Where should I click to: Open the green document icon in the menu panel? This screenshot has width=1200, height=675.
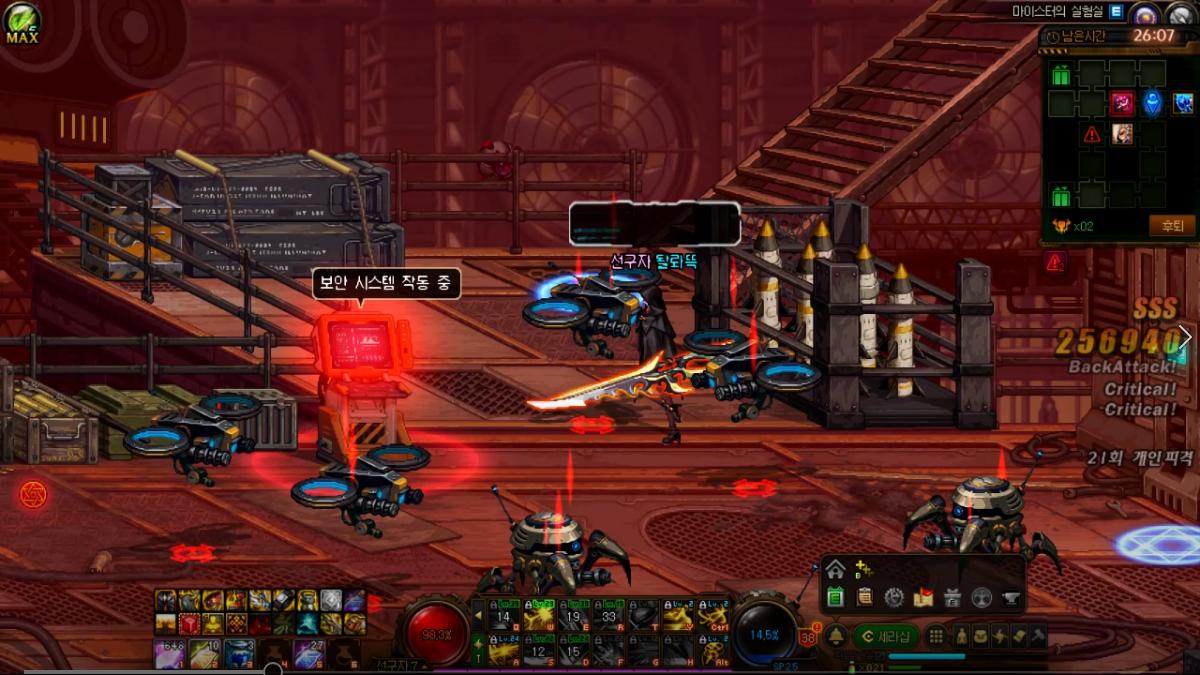pos(836,597)
